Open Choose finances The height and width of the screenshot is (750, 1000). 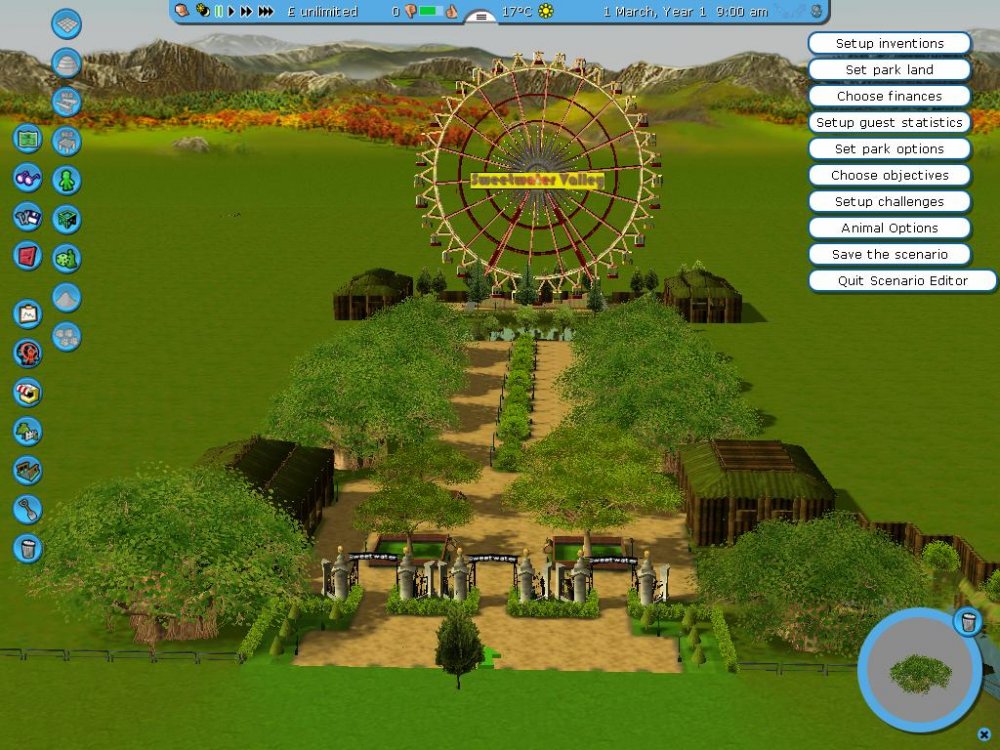(x=889, y=96)
